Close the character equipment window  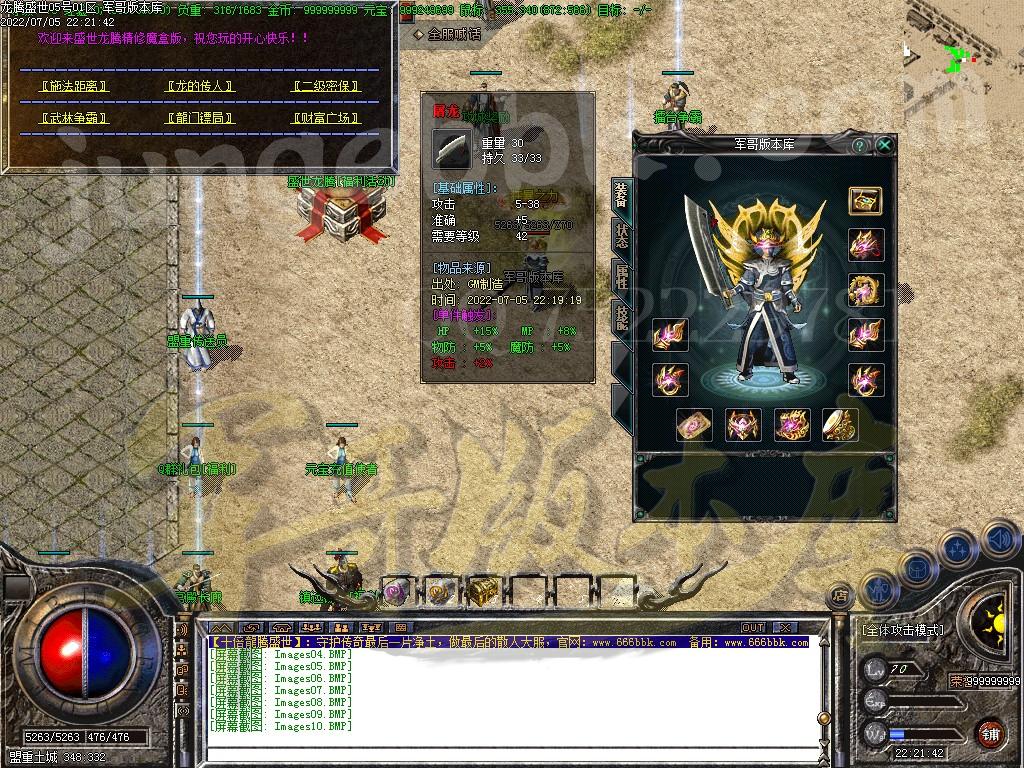coord(885,145)
